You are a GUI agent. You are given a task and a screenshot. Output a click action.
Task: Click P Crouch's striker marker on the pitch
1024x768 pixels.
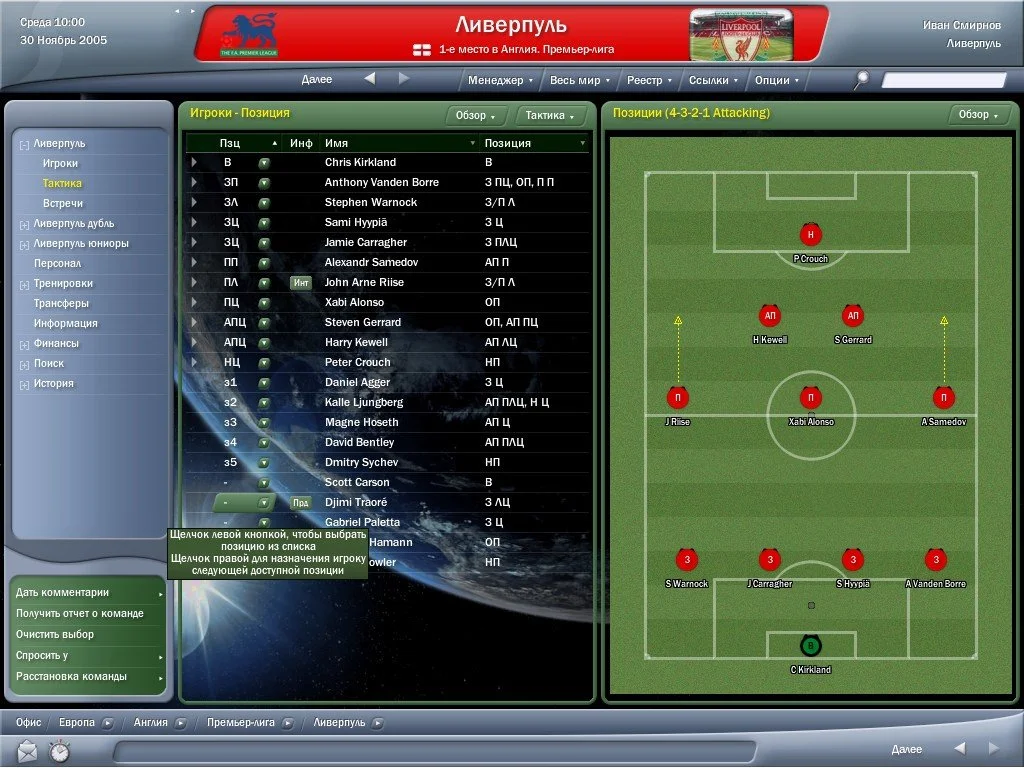[x=810, y=235]
